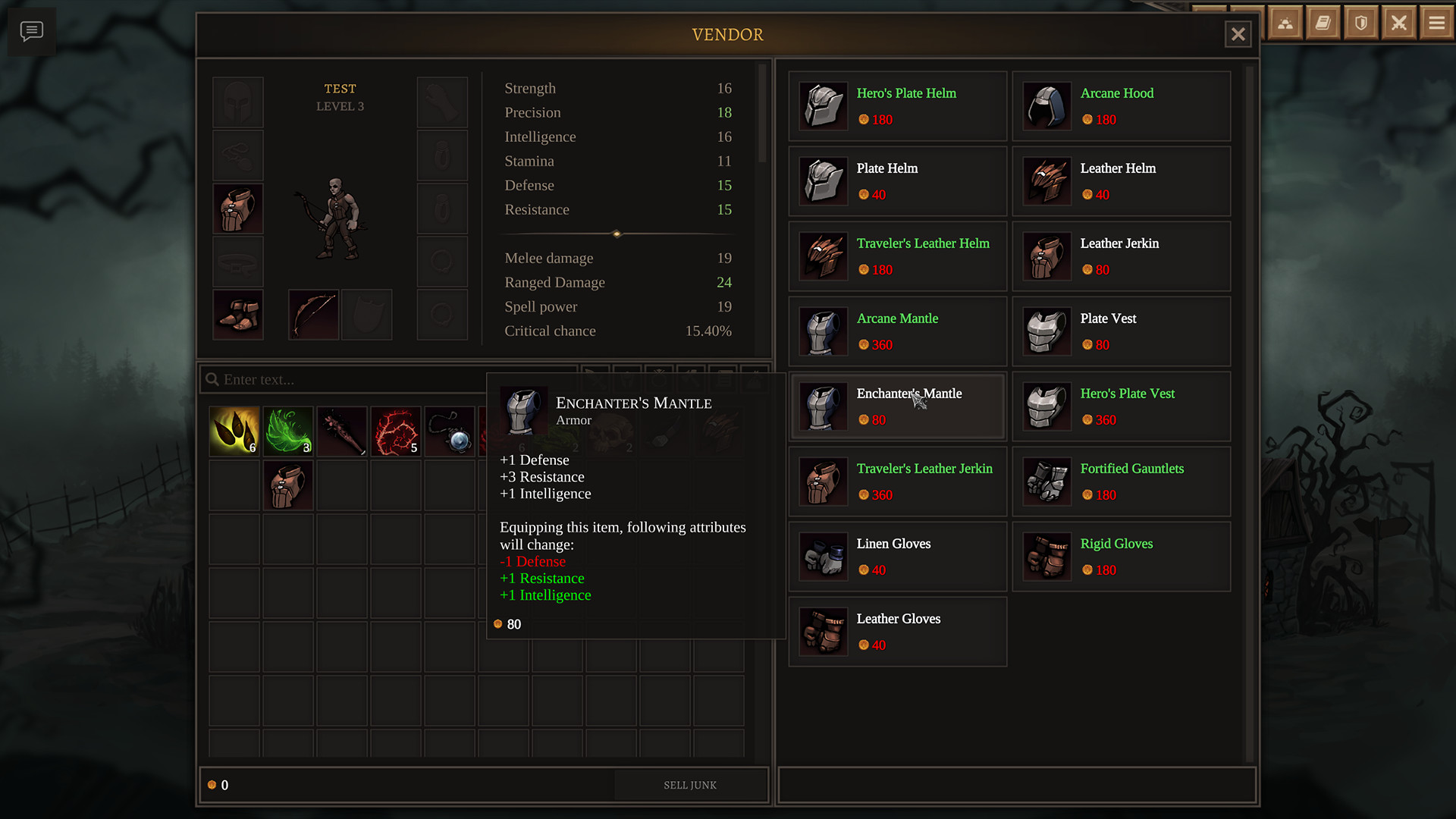This screenshot has height=819, width=1456.
Task: Expand the equipped boots slot
Action: click(x=237, y=314)
